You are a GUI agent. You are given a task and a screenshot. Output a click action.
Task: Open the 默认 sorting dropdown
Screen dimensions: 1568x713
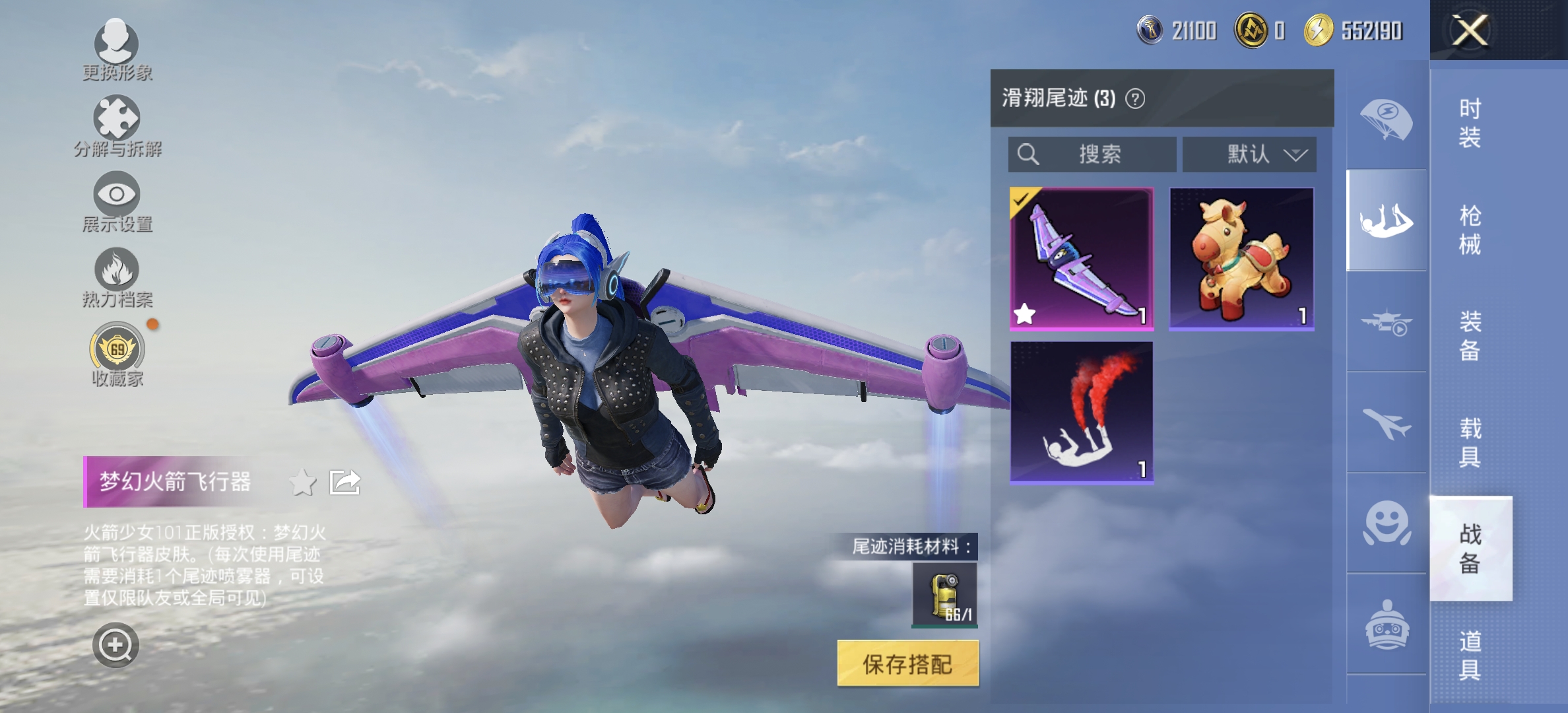[1249, 154]
